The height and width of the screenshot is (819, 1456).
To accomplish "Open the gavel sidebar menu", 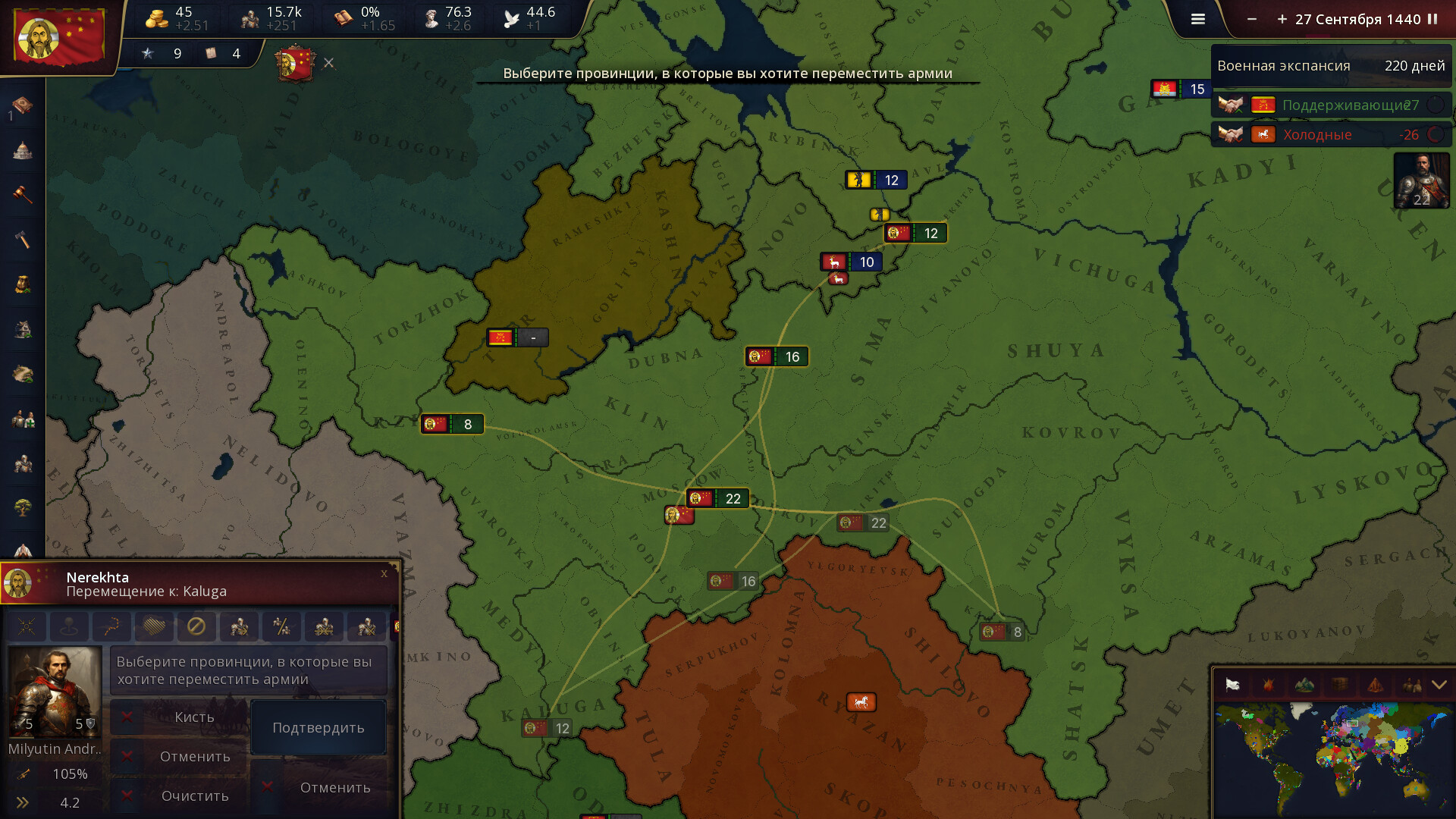I will (x=23, y=194).
